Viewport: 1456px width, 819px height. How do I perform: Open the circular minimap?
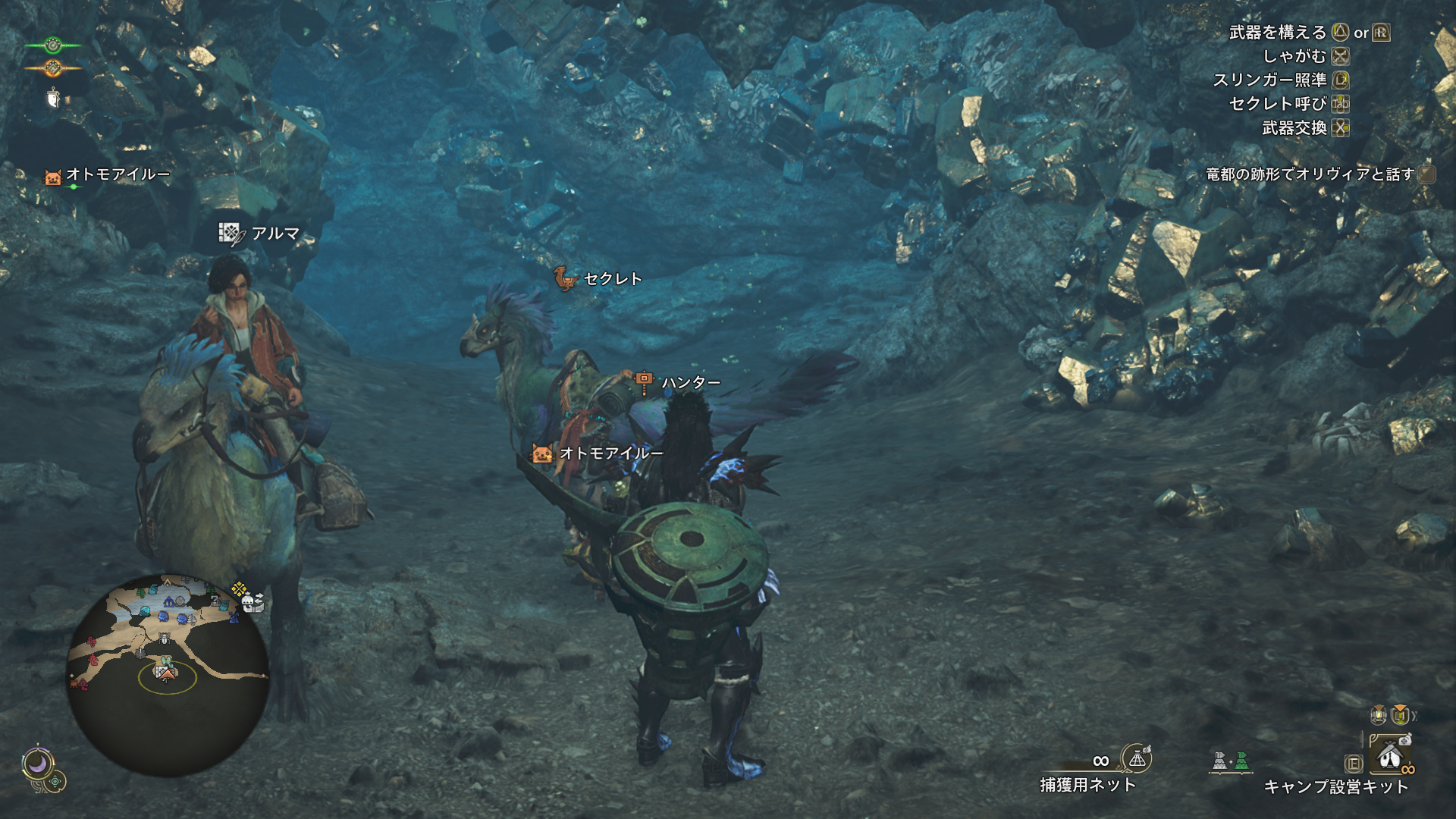(x=168, y=675)
